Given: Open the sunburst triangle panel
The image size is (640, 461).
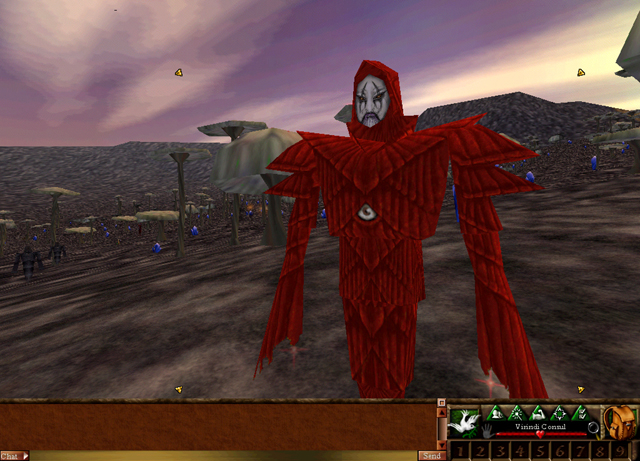Looking at the screenshot, I should (x=517, y=412).
